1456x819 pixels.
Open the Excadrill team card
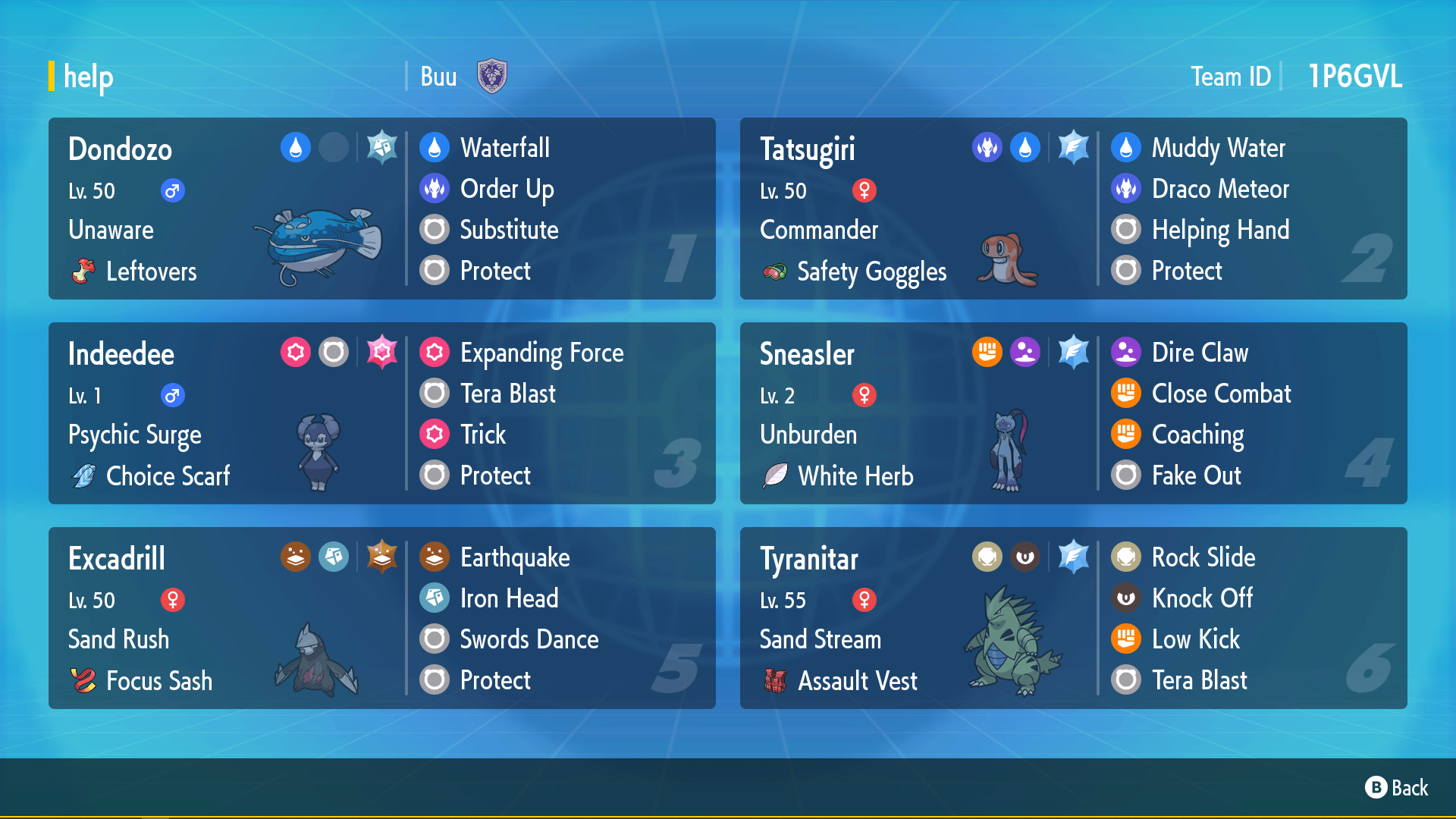[381, 618]
